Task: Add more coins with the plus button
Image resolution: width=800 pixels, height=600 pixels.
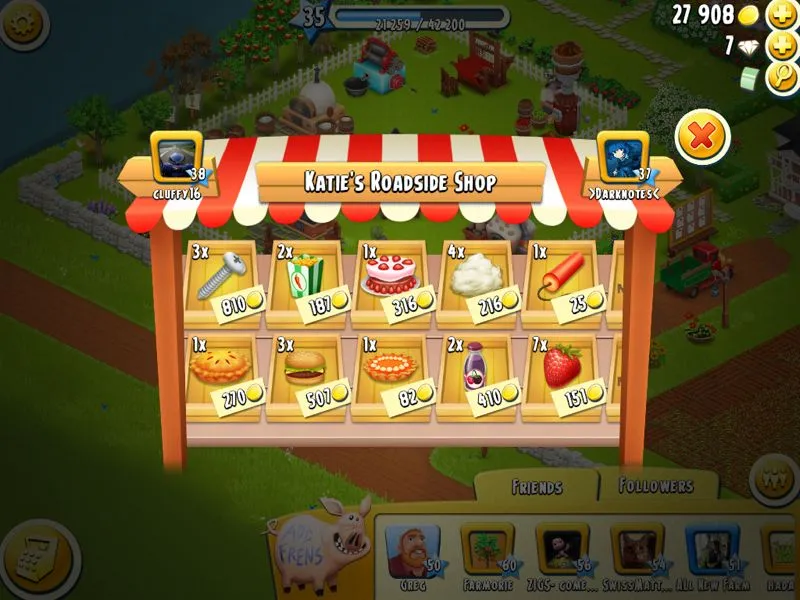Action: pyautogui.click(x=781, y=15)
